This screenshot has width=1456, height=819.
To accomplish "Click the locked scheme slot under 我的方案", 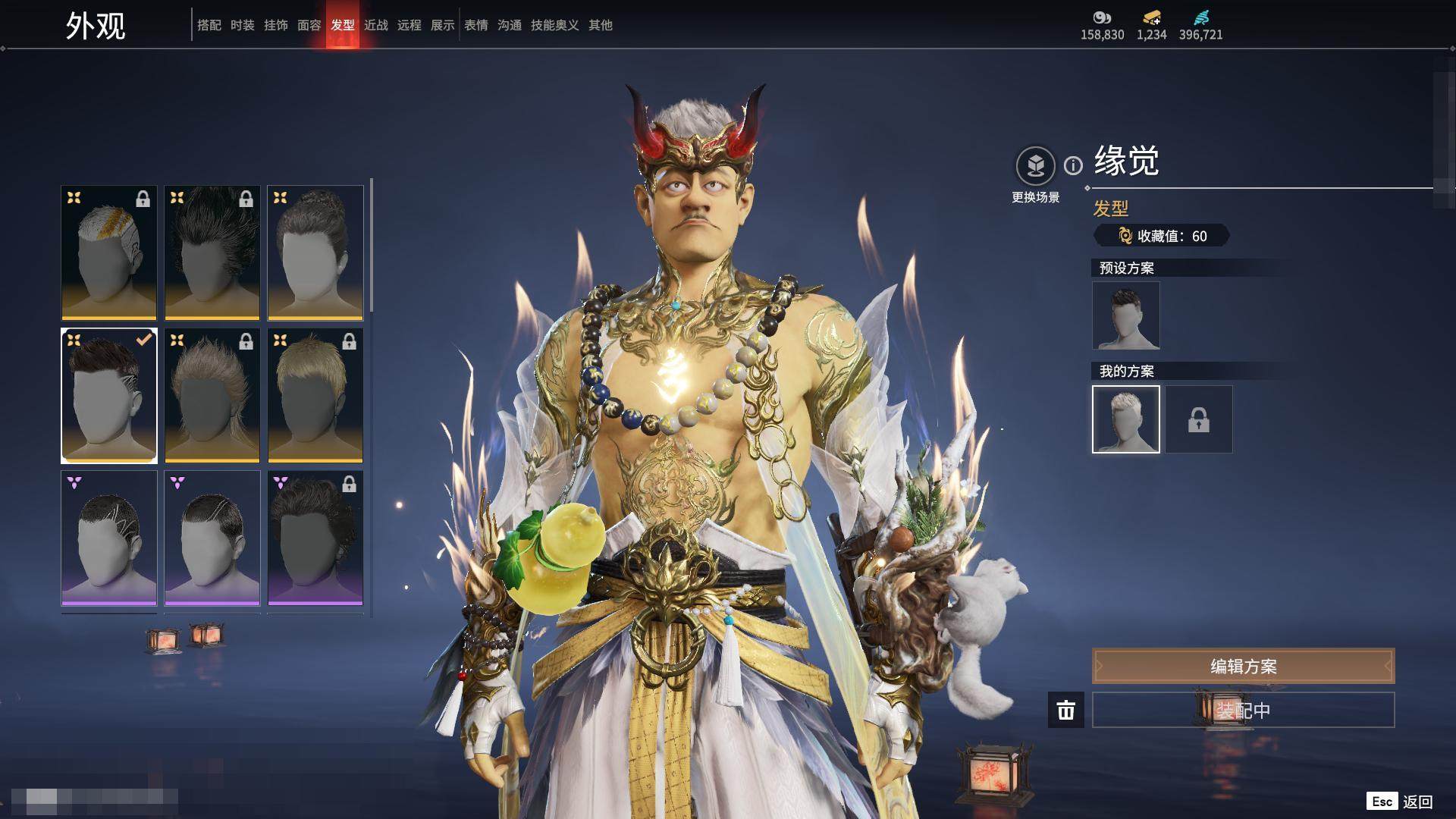I will click(x=1199, y=419).
